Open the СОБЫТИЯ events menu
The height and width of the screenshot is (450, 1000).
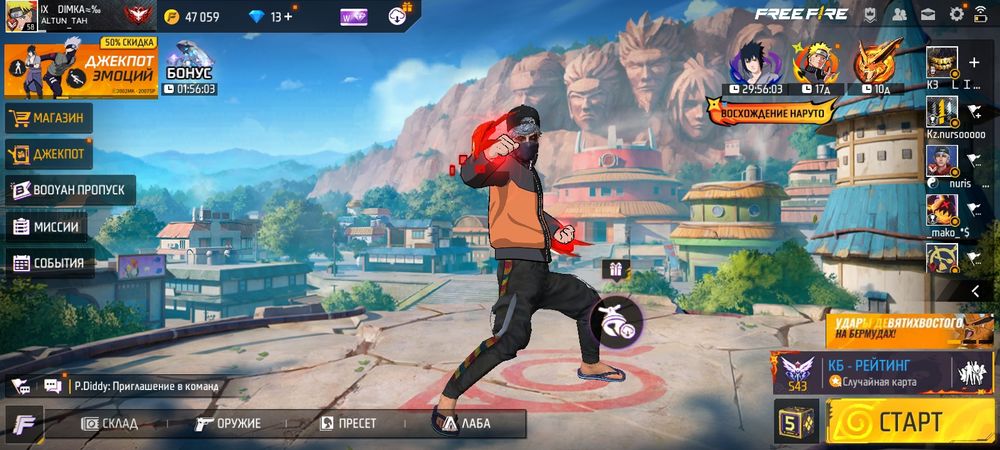coord(50,264)
